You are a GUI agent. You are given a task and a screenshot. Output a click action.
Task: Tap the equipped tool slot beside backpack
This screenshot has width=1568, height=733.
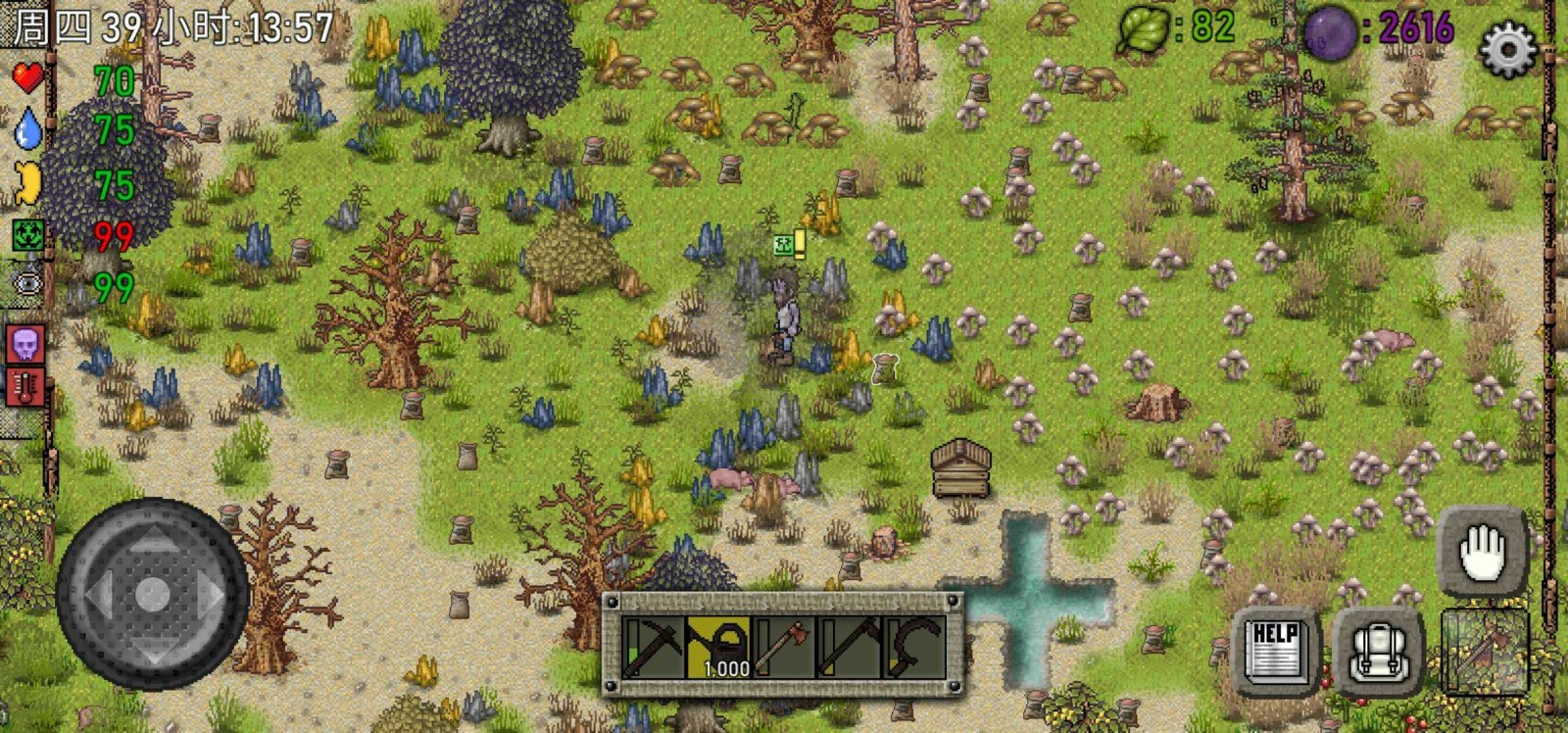1485,652
